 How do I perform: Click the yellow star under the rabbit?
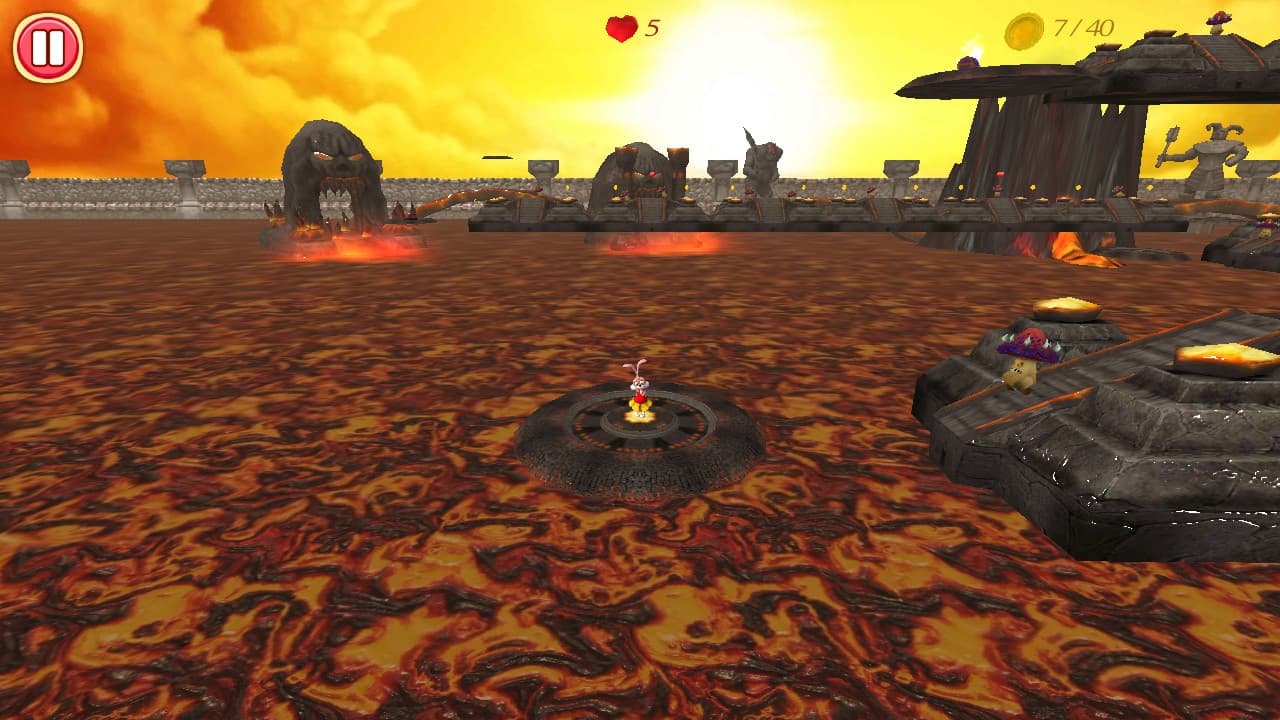tap(641, 416)
